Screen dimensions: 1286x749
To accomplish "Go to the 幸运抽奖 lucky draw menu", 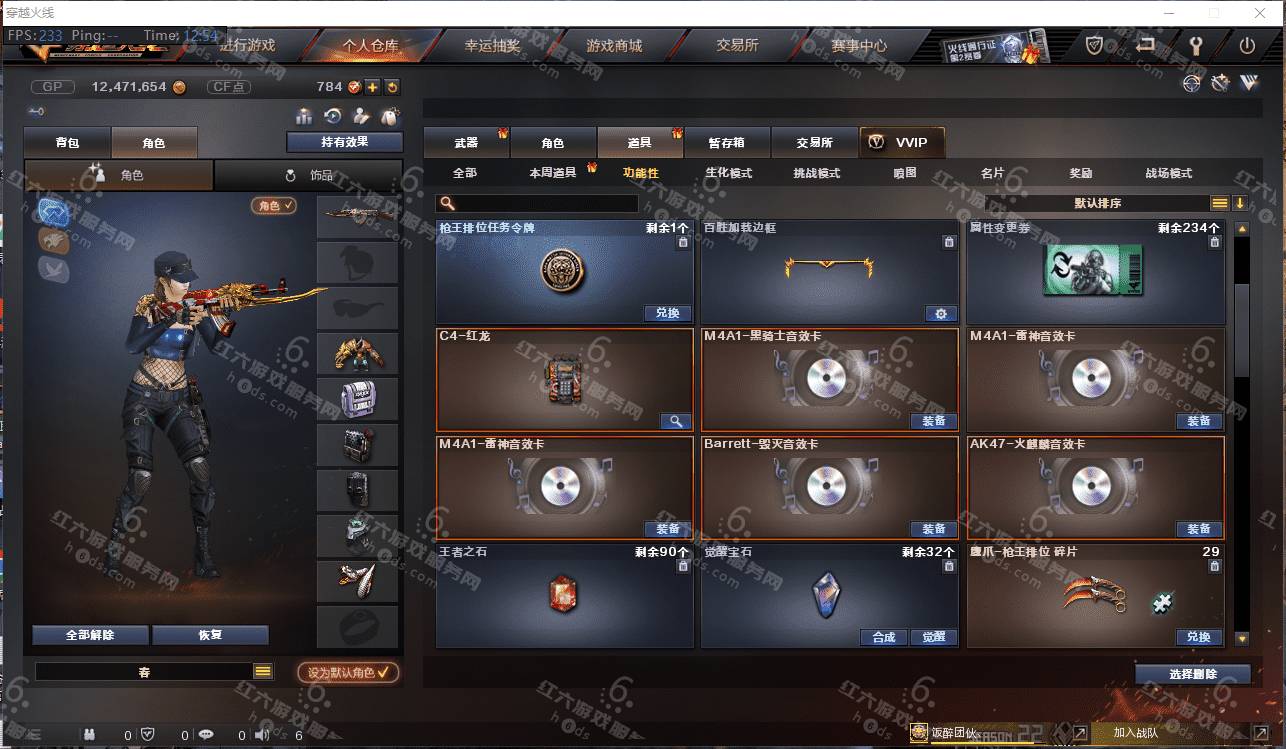I will pyautogui.click(x=492, y=46).
